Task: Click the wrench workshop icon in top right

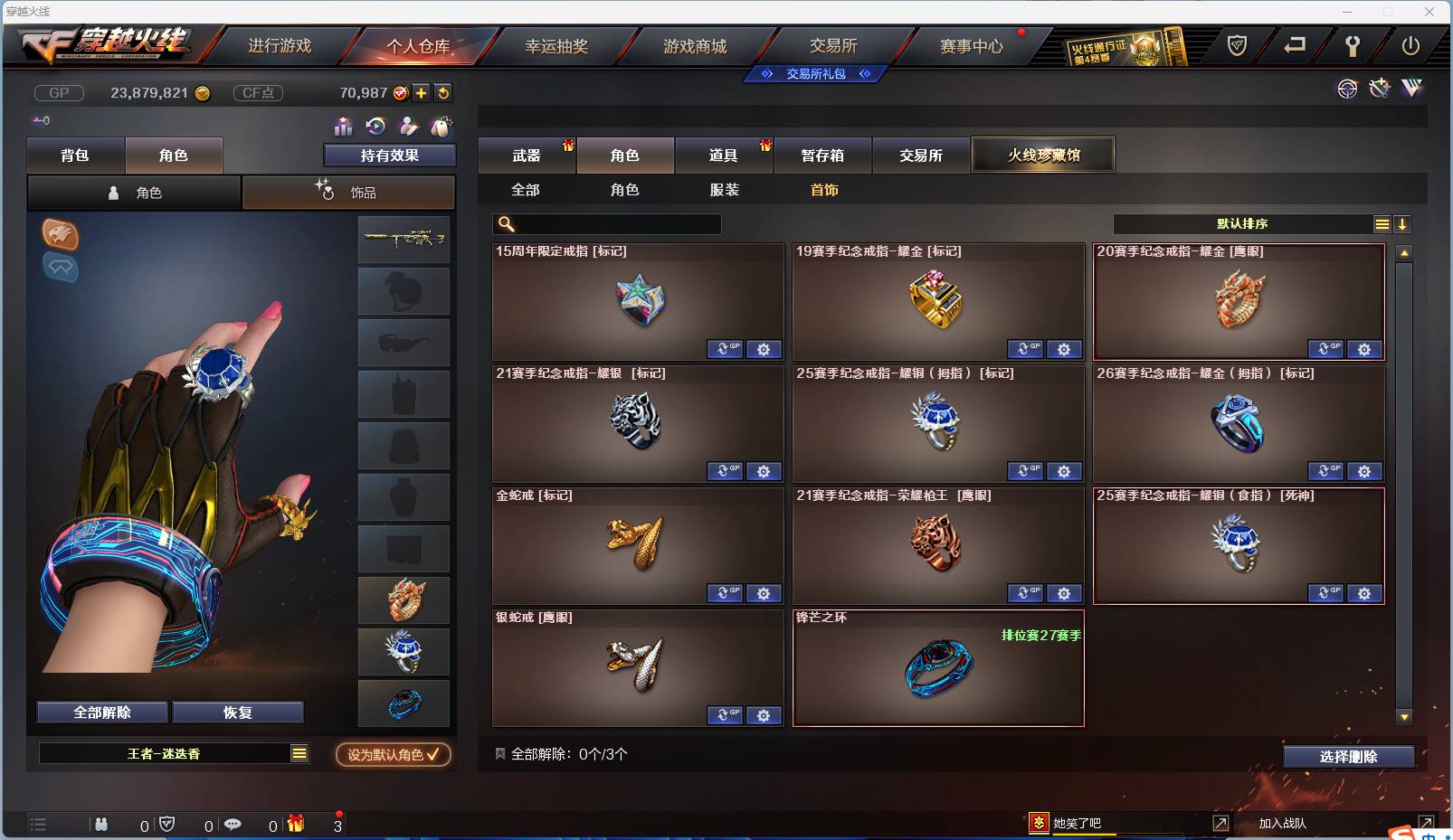Action: point(1379,89)
